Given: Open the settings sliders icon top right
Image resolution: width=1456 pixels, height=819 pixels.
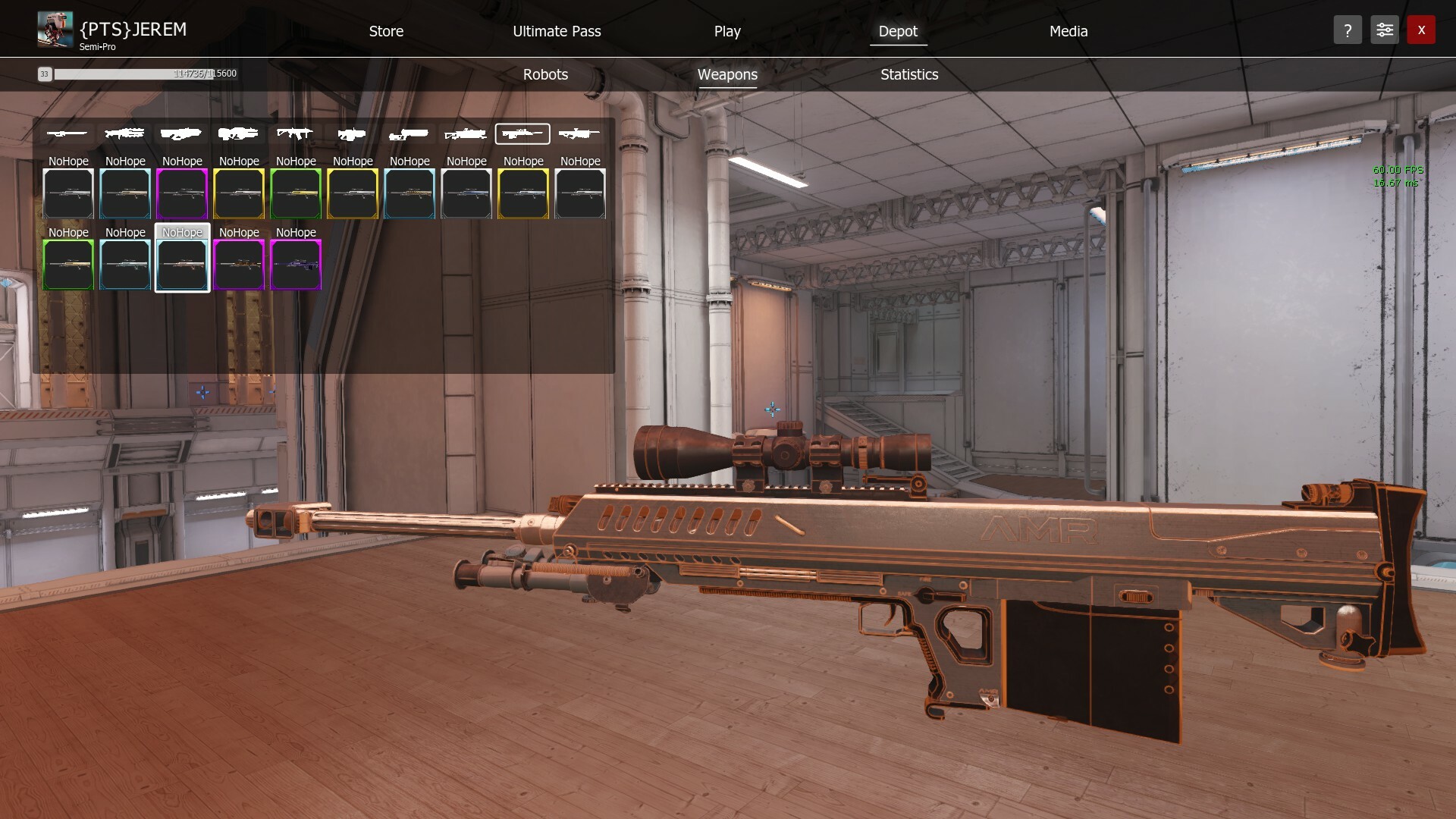Looking at the screenshot, I should pos(1384,30).
